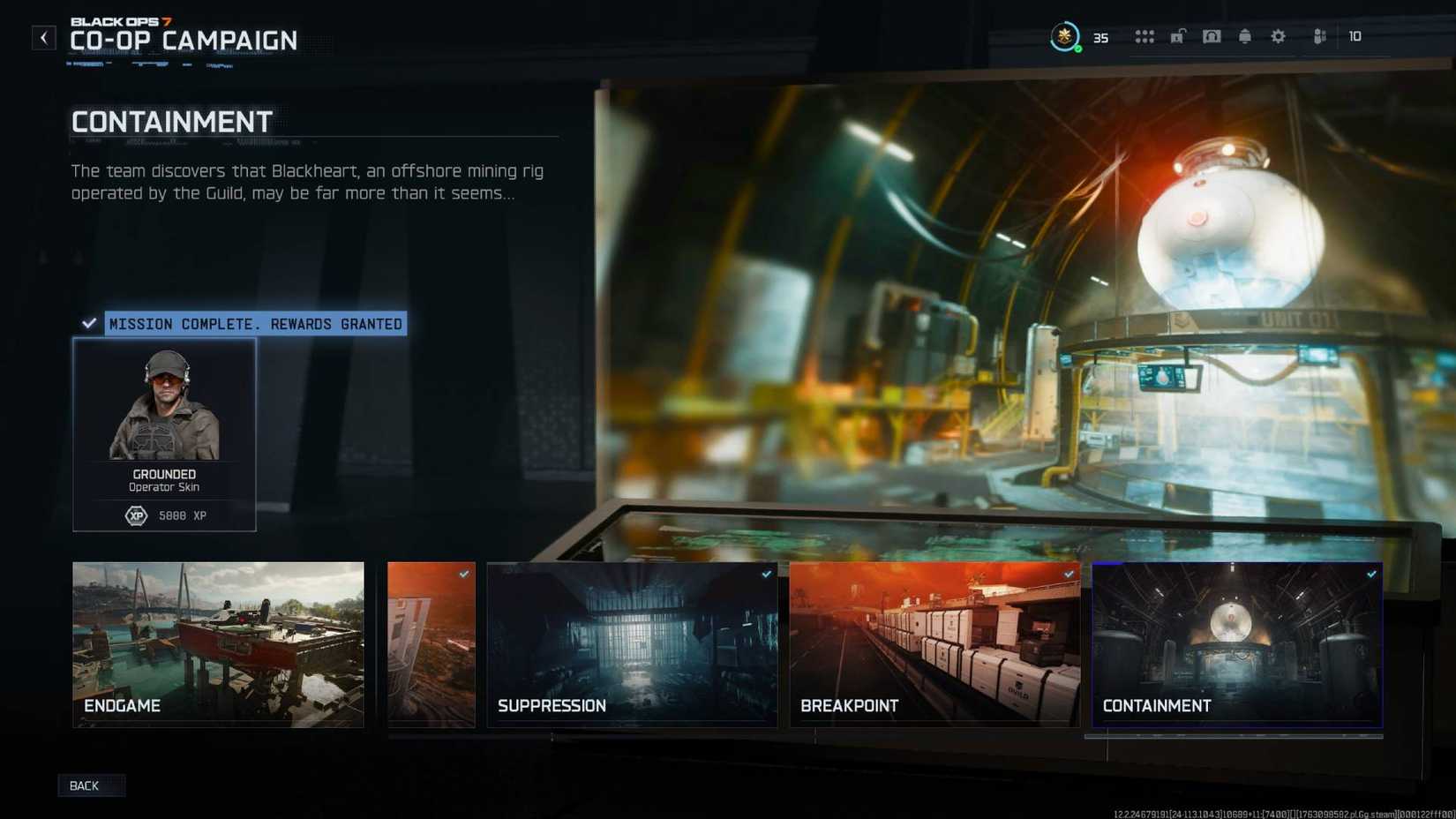Image resolution: width=1456 pixels, height=819 pixels.
Task: Open the social grid menu
Action: 1145,37
